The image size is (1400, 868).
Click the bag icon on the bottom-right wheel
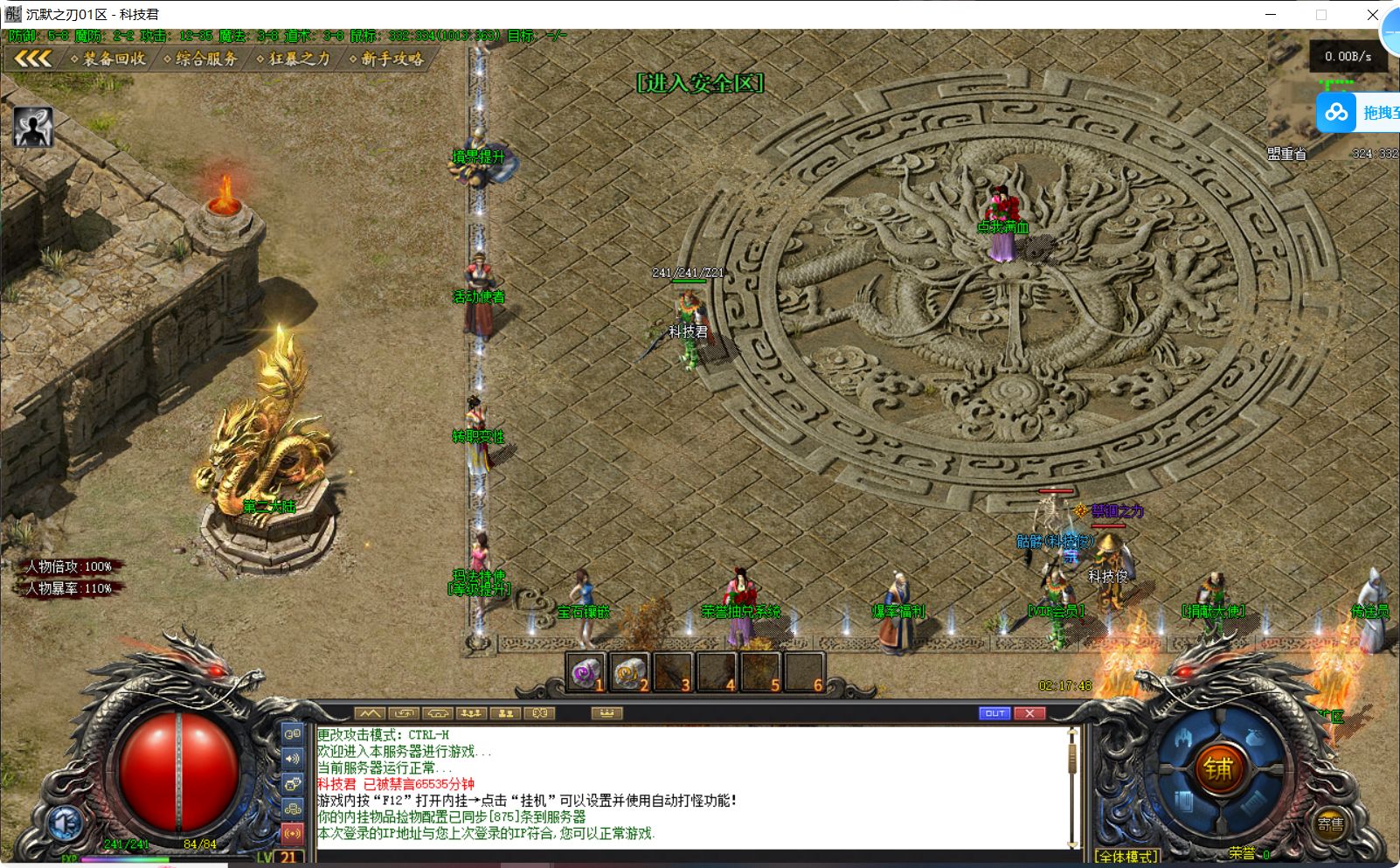(1253, 738)
